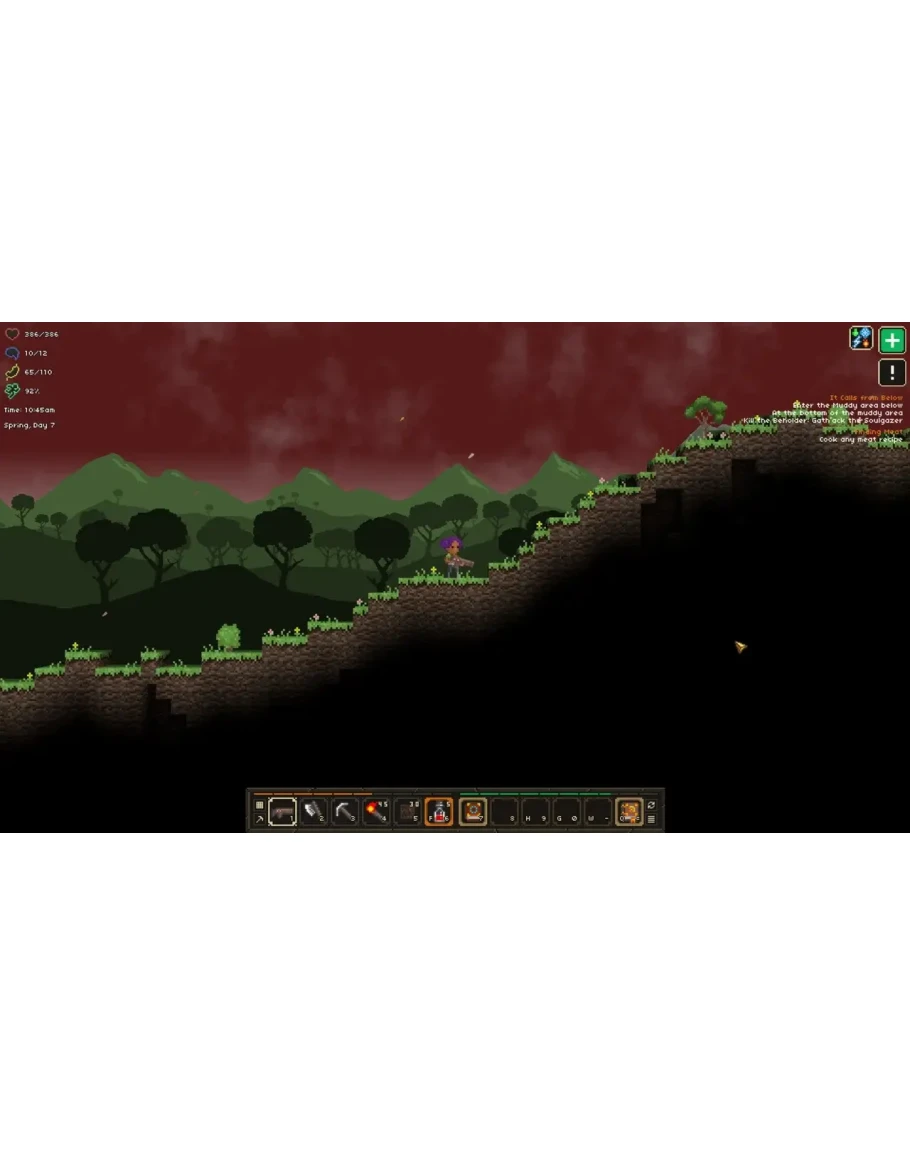Viewport: 910px width, 1155px height.
Task: Open the green plus button
Action: click(892, 340)
